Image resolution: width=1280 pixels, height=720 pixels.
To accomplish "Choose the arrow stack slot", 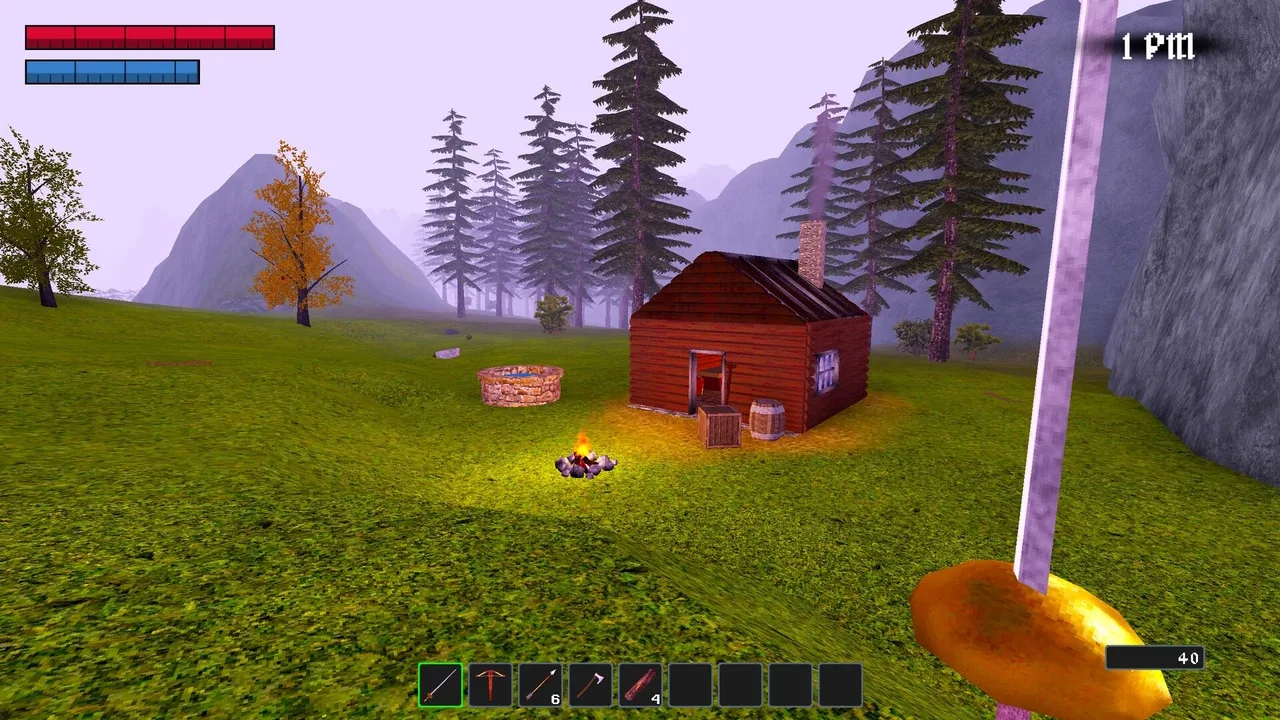I will pyautogui.click(x=540, y=685).
